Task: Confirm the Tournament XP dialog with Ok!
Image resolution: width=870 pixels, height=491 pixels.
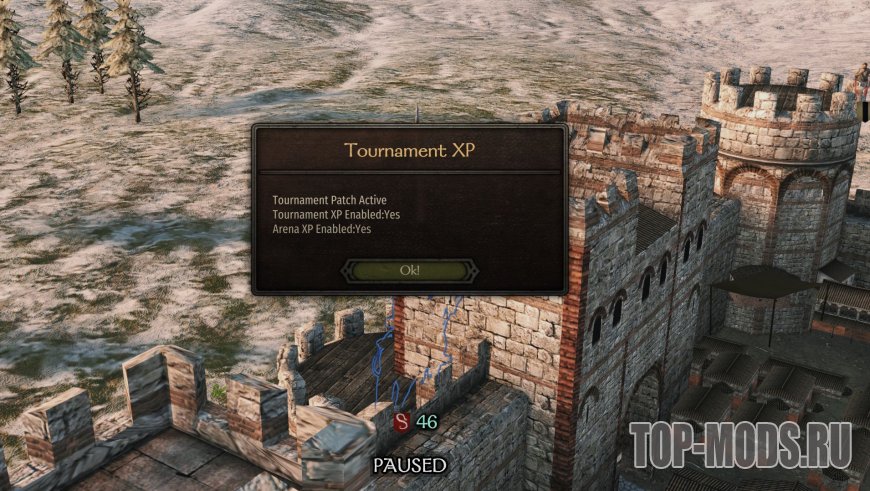Action: click(x=409, y=270)
